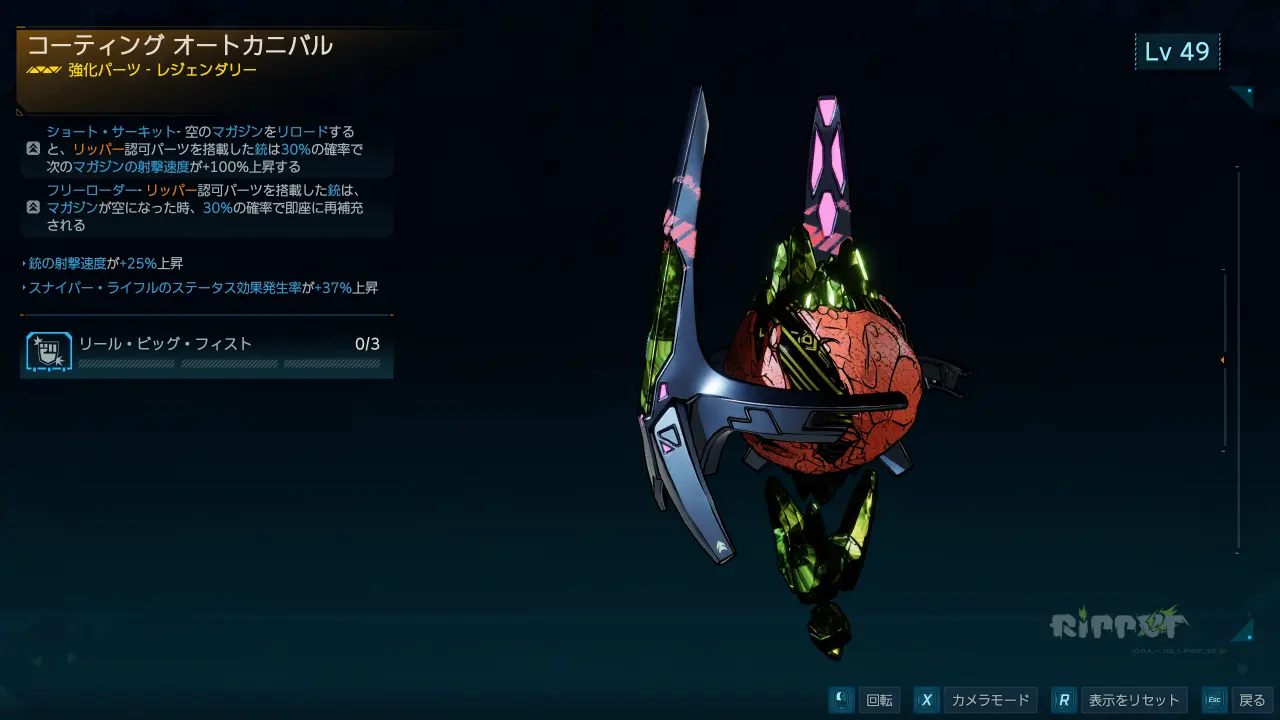Reset the item display (表示をリセット)
Screen dimensions: 1280x720
pyautogui.click(x=1120, y=700)
